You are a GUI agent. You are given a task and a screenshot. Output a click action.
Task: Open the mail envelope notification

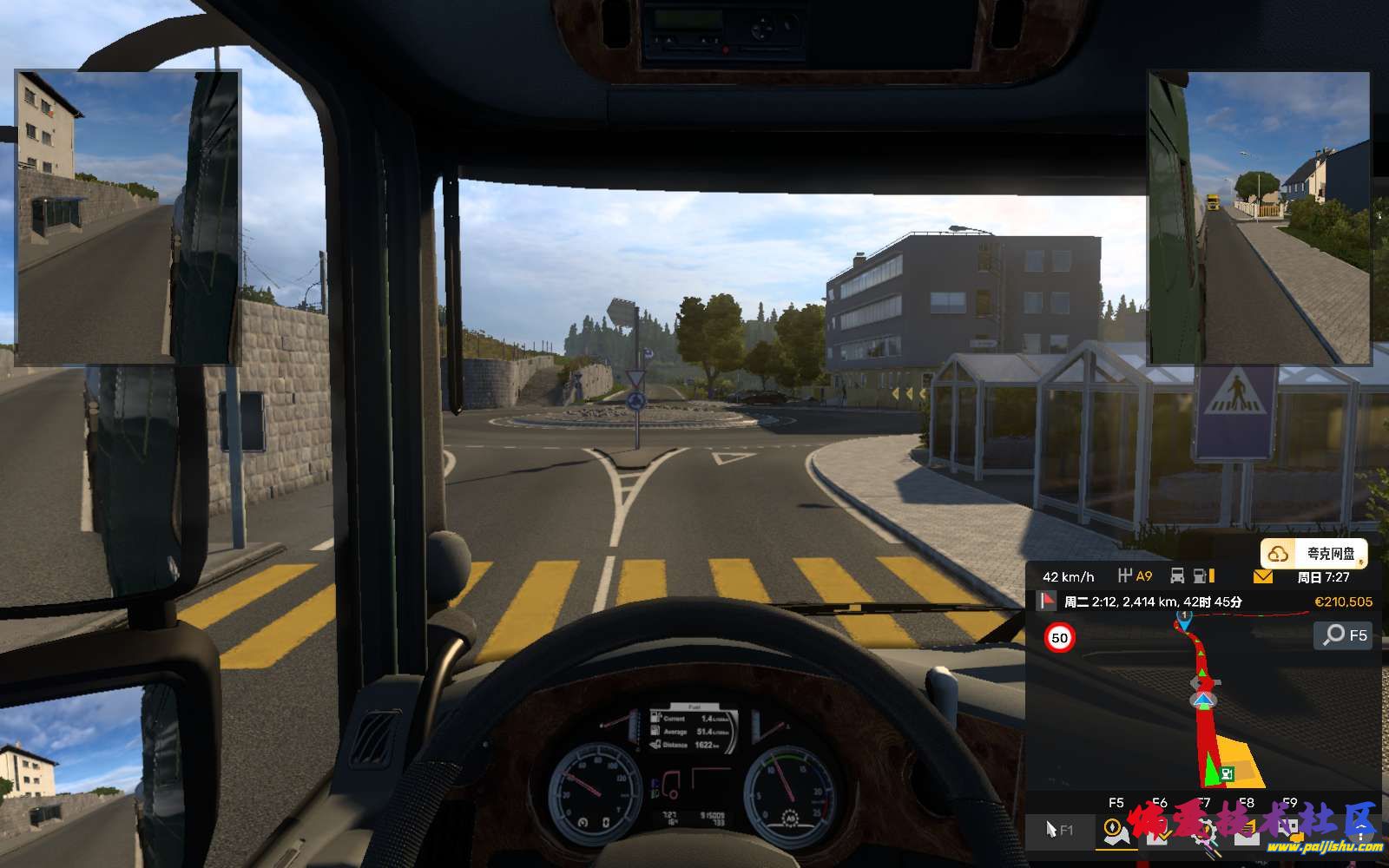point(1262,576)
